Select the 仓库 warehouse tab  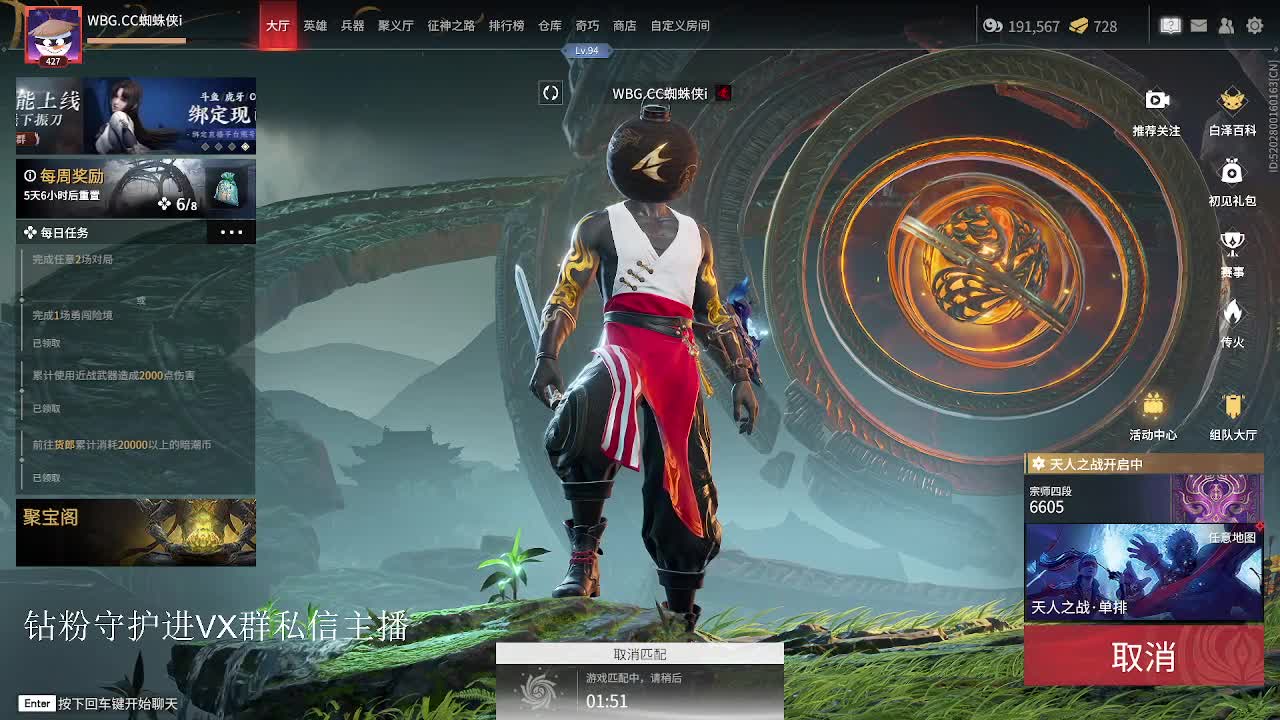[x=550, y=26]
